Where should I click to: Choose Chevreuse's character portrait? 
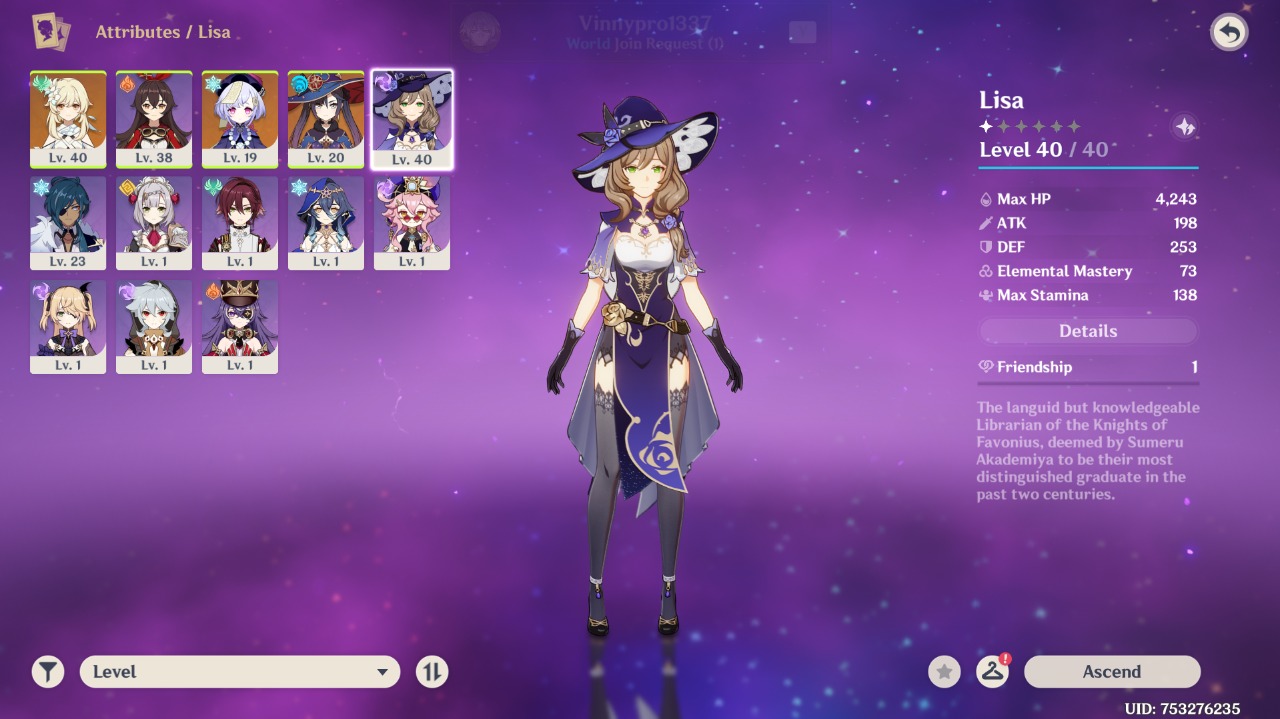click(240, 326)
